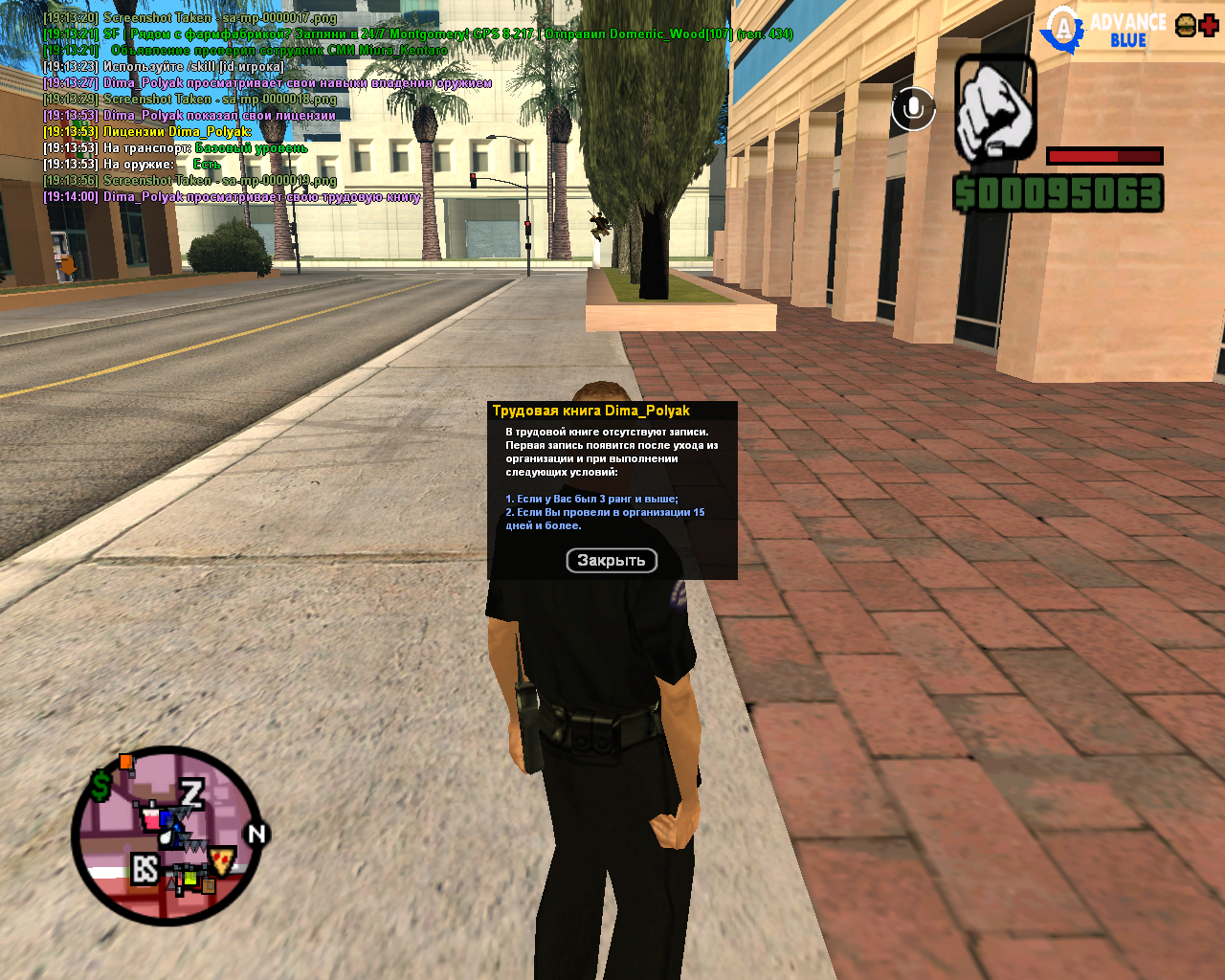This screenshot has width=1225, height=980.
Task: Toggle the microphone voice chat icon
Action: coord(913,109)
